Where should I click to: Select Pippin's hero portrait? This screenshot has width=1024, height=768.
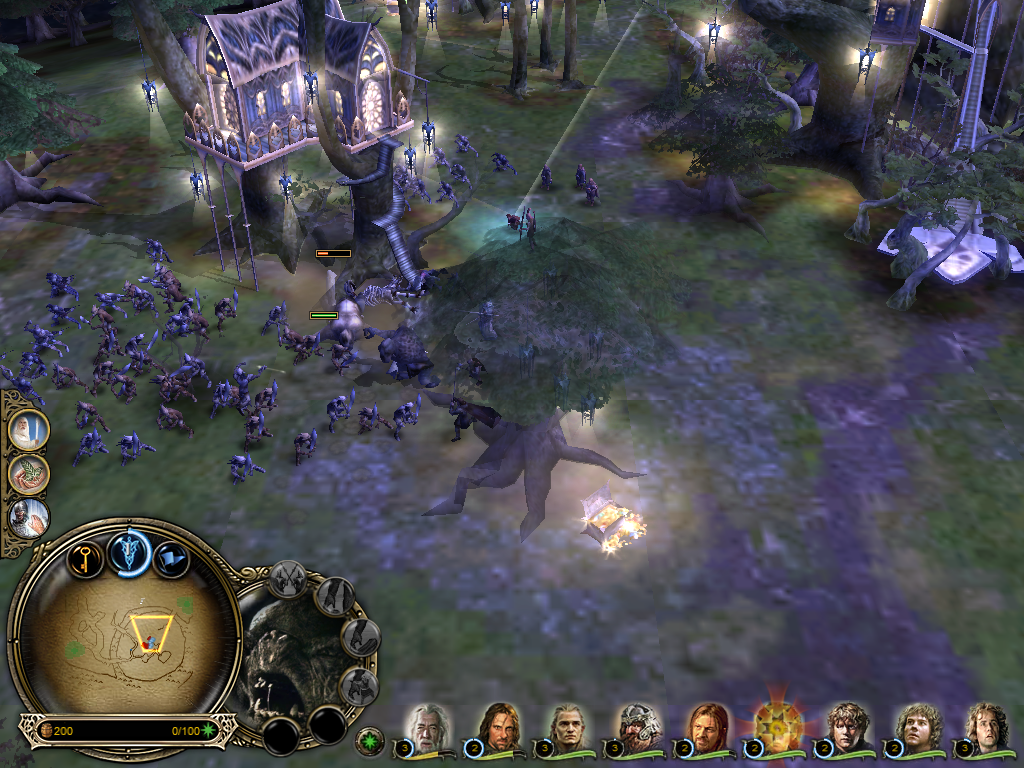point(986,728)
